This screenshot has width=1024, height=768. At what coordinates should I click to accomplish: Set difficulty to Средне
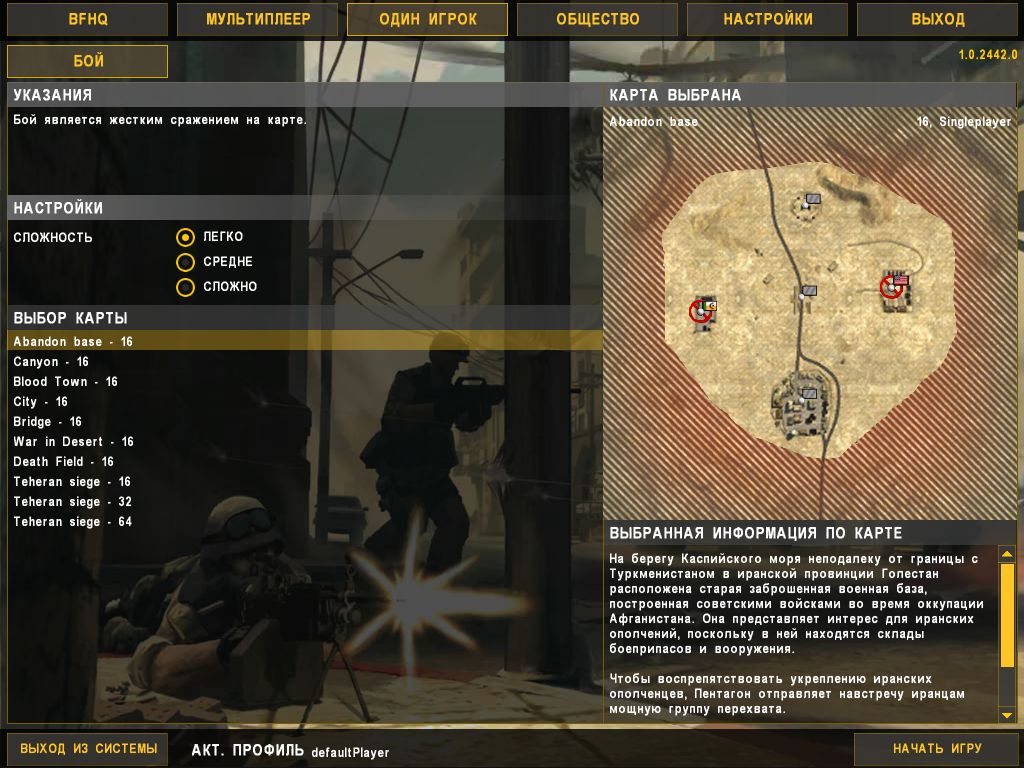click(185, 262)
